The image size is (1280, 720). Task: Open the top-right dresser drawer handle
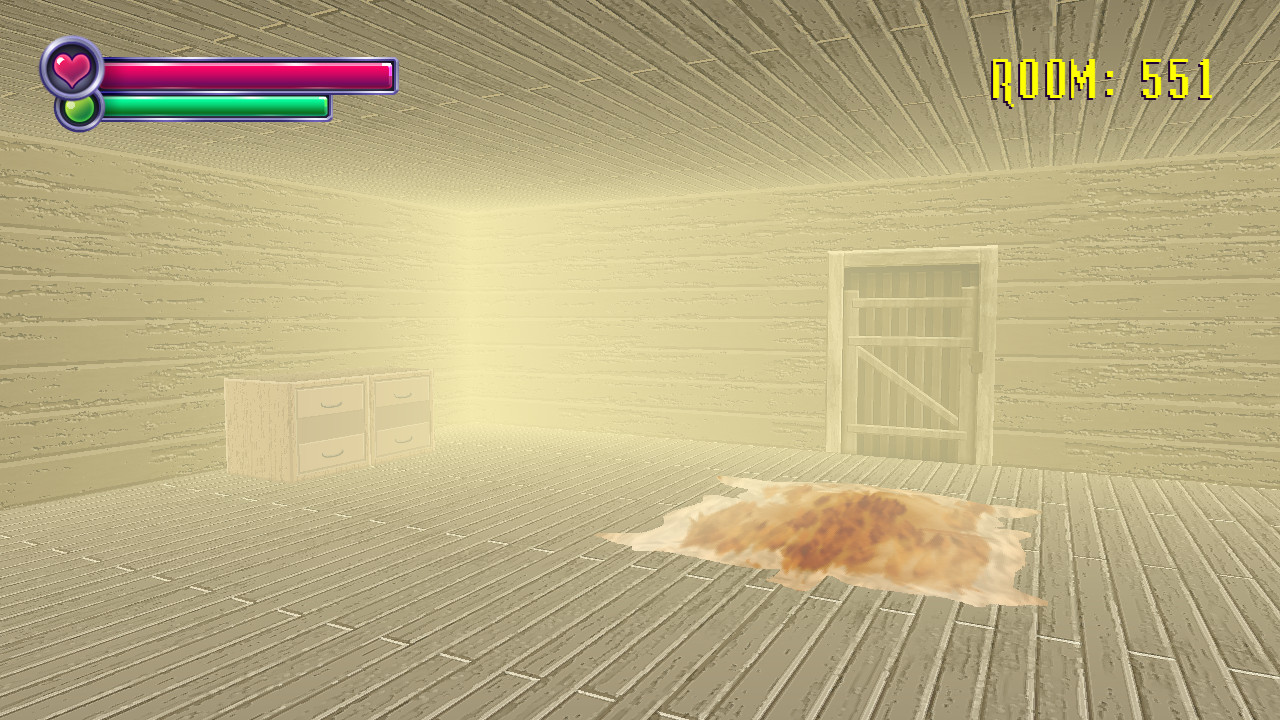pyautogui.click(x=402, y=395)
